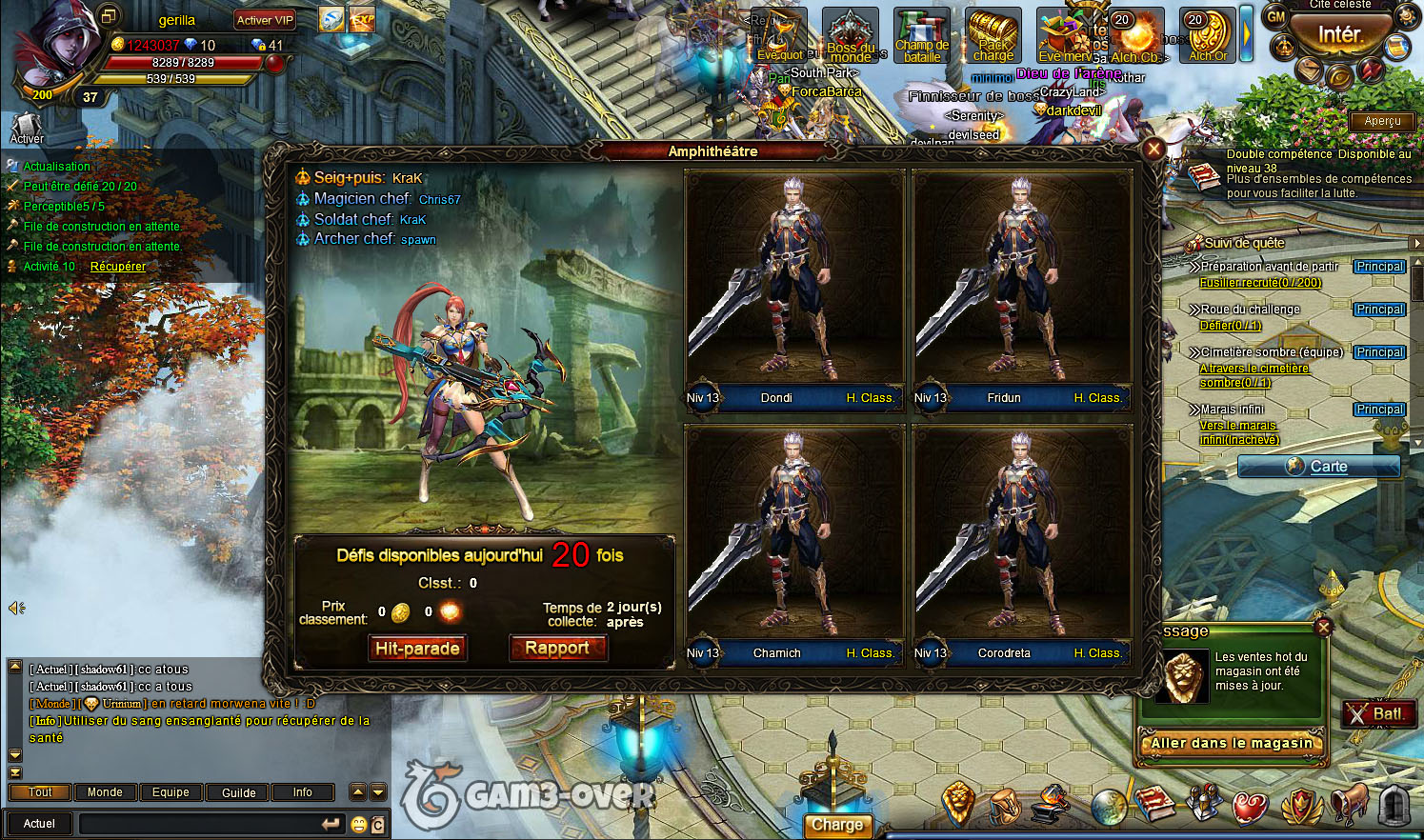Open Champ de bataille event
The image size is (1424, 840).
click(921, 35)
